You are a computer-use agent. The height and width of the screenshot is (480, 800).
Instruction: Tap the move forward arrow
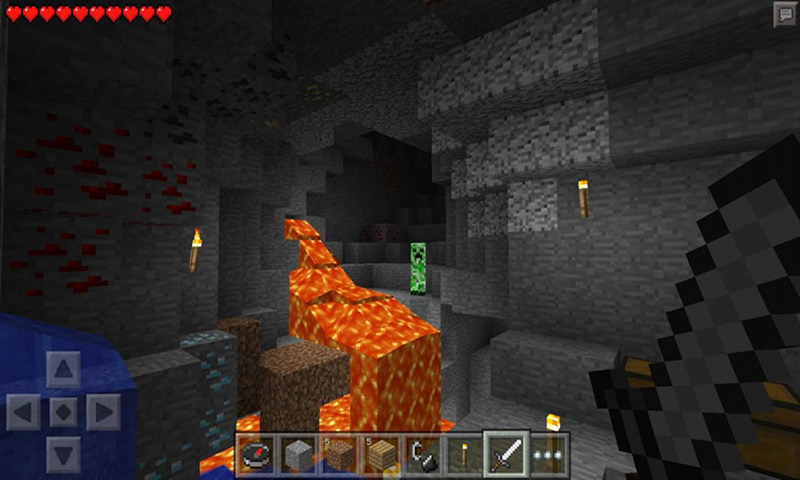pos(63,370)
